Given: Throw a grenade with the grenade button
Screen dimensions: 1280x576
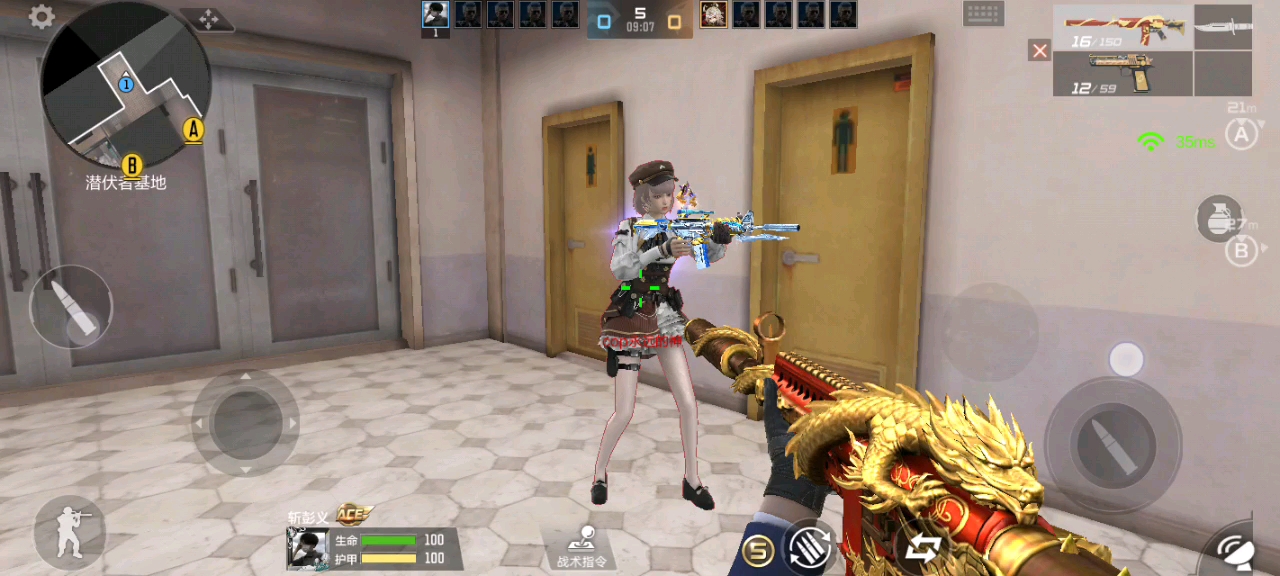Looking at the screenshot, I should [1219, 219].
